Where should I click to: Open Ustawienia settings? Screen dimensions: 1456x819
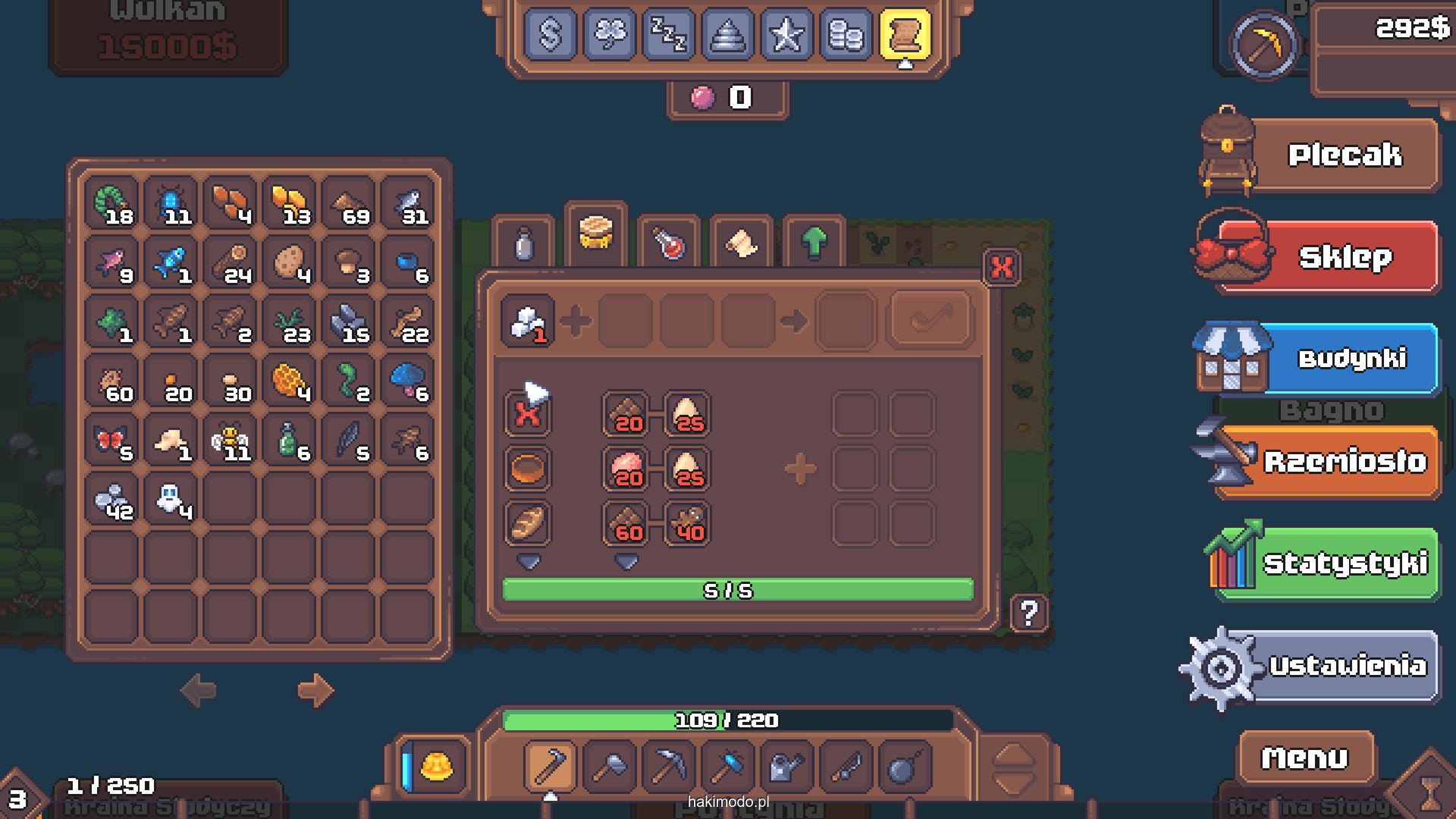(1346, 666)
